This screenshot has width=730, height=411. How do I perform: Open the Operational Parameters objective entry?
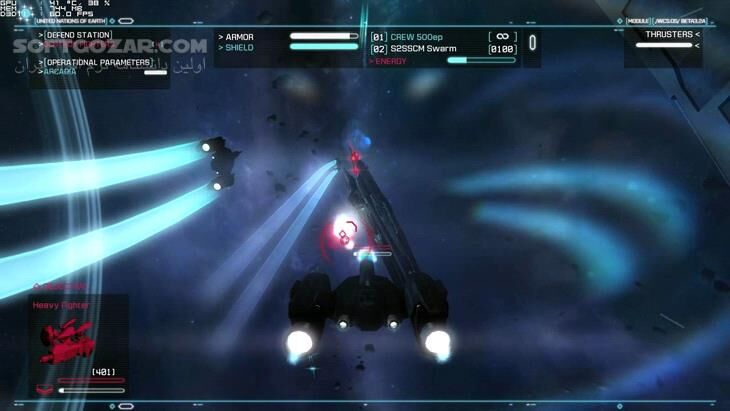[98, 62]
